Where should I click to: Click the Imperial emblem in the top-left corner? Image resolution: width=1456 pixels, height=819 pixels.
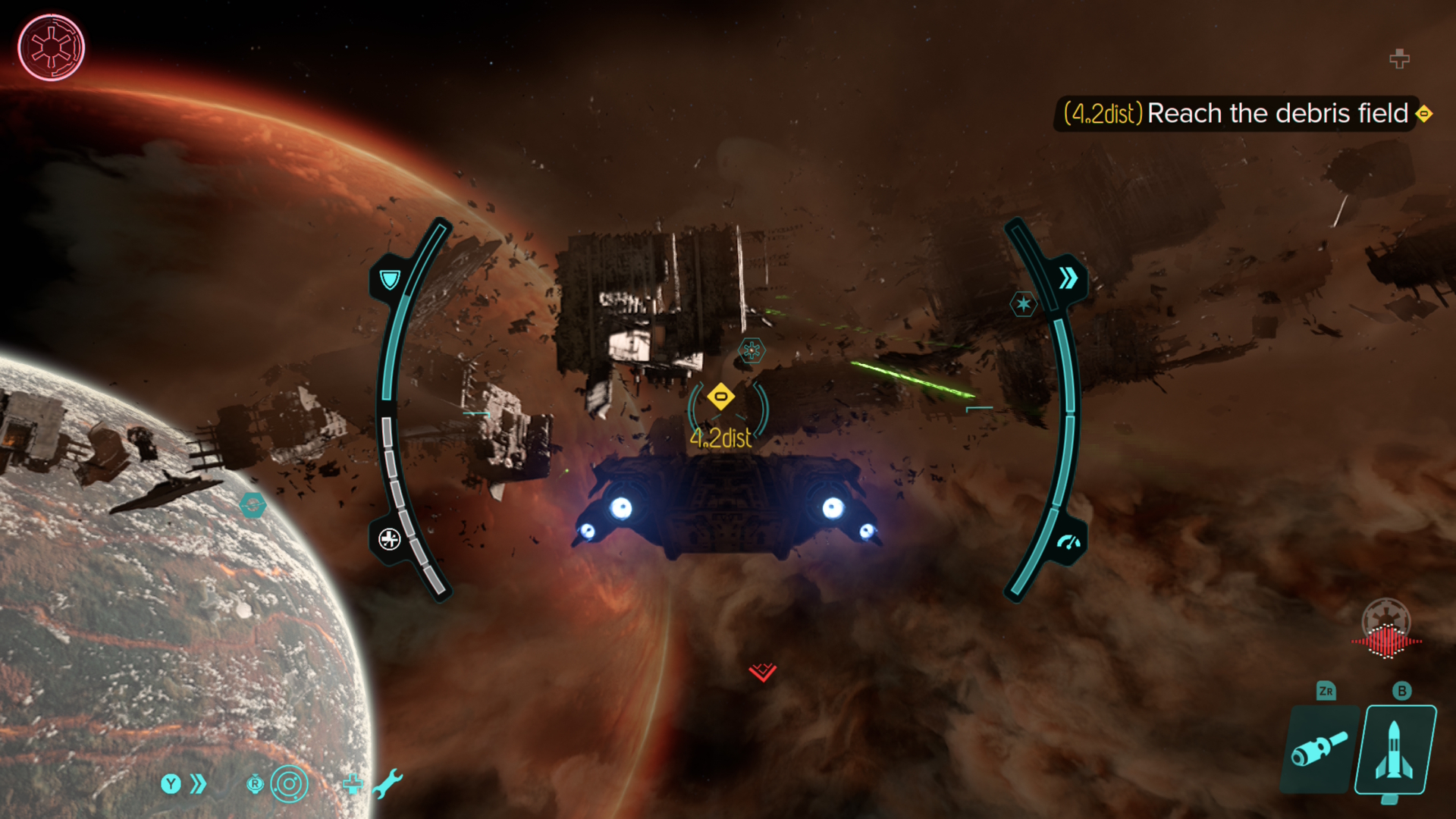(51, 47)
